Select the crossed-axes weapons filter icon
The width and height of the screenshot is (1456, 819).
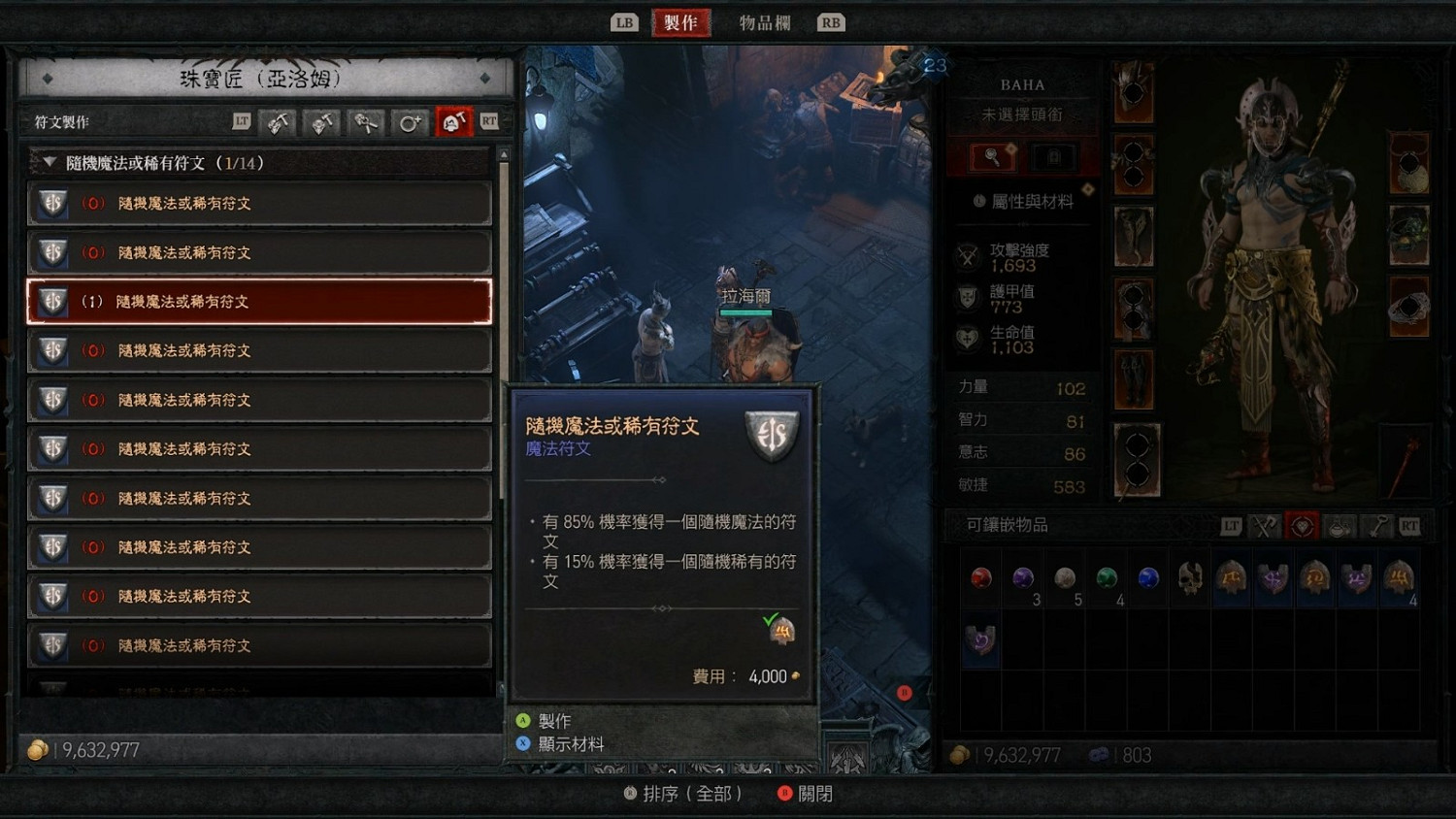tap(1264, 525)
